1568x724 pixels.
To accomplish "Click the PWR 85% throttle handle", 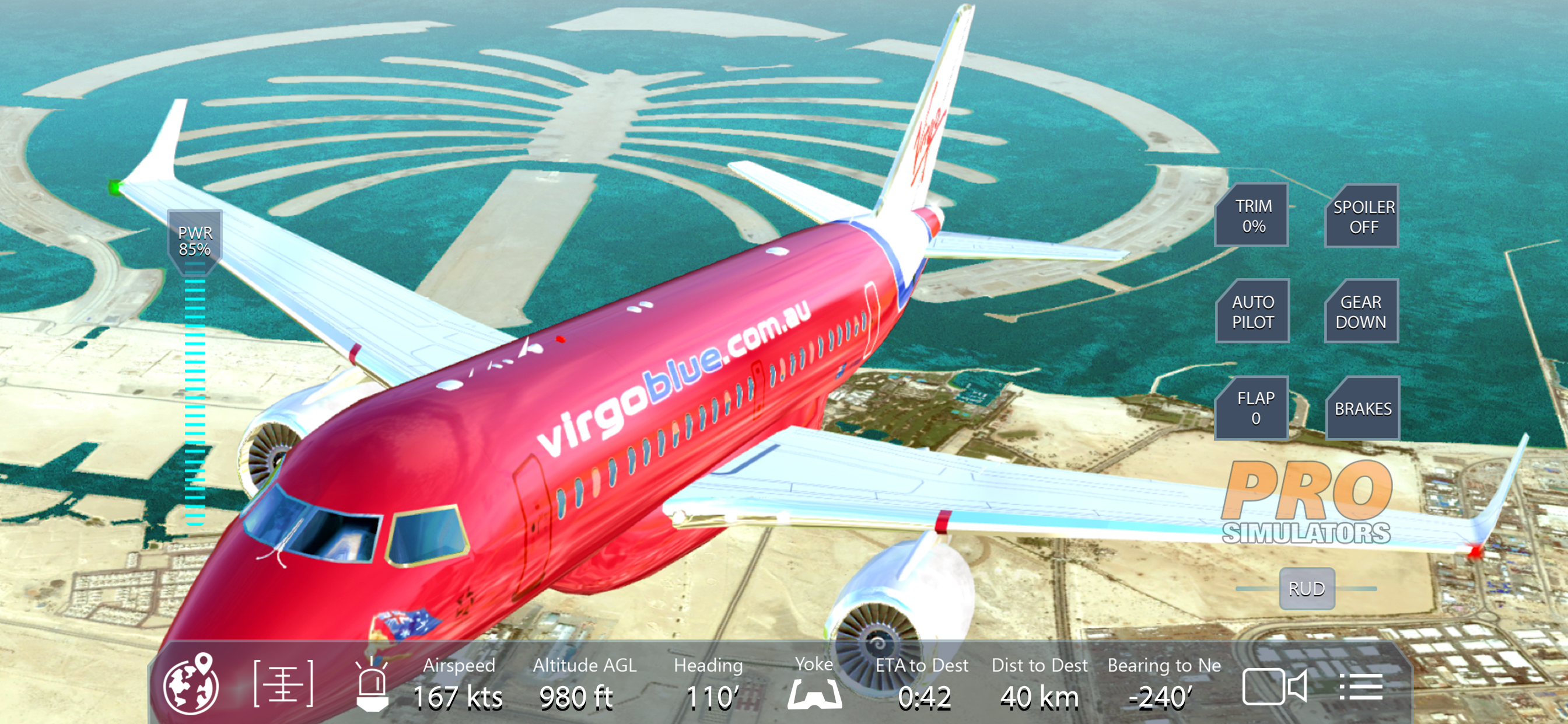I will click(x=195, y=241).
